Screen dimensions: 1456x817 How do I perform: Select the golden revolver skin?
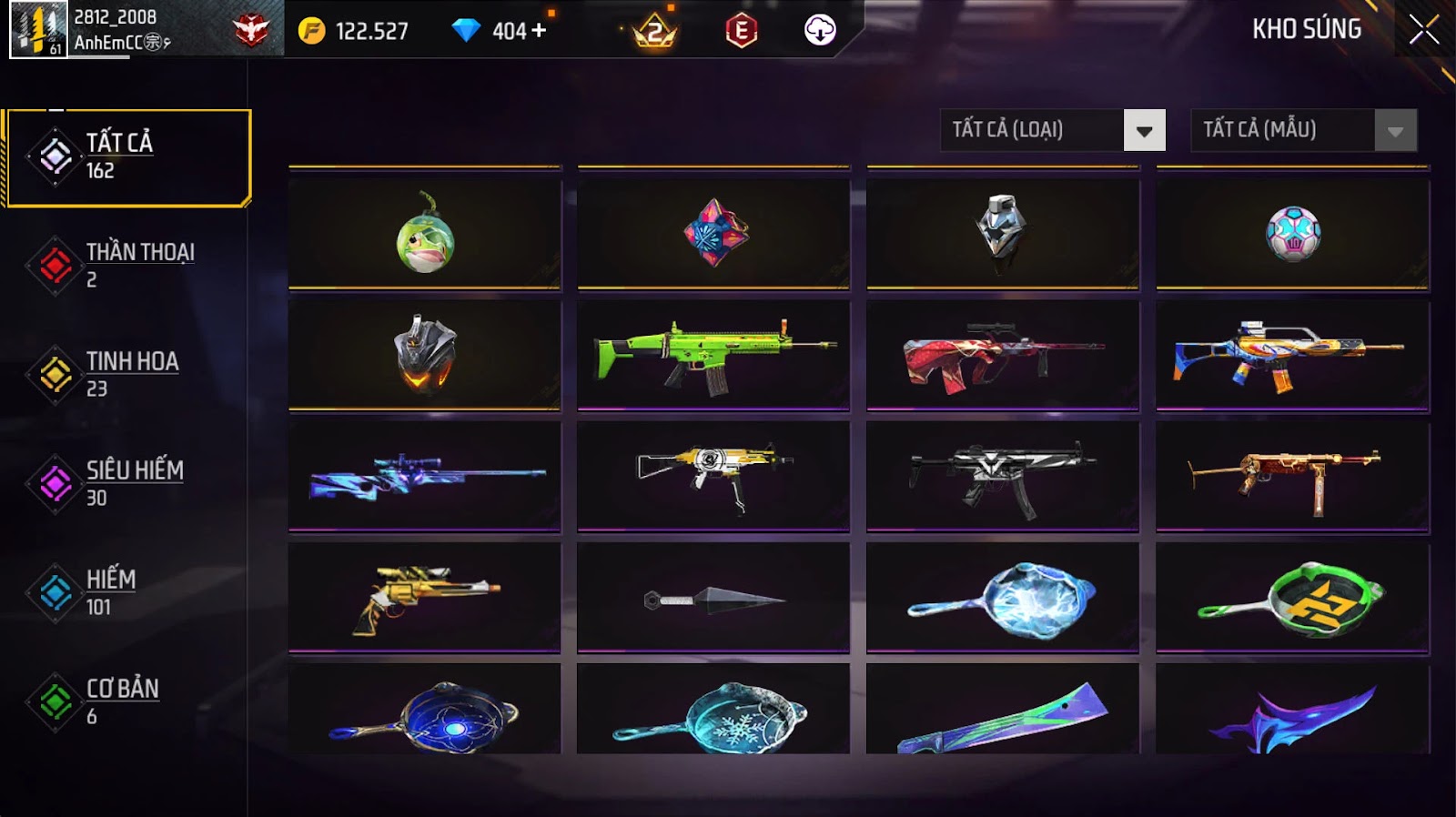[x=425, y=596]
